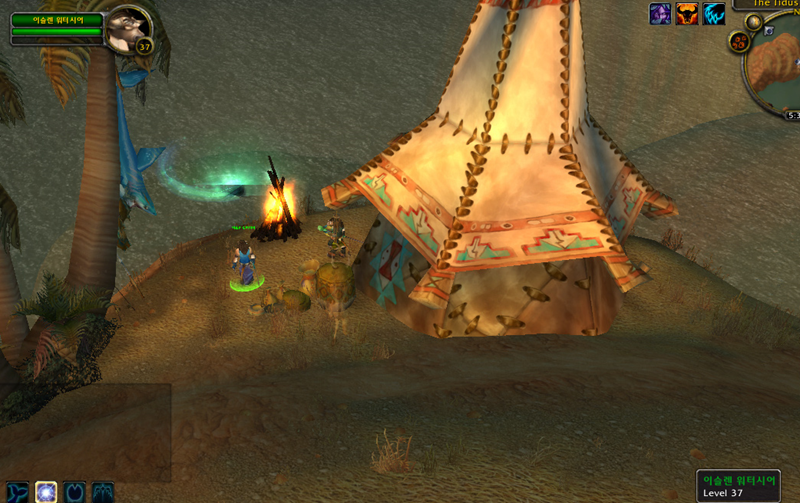Activate the dark blue paw form icon
Image resolution: width=800 pixels, height=503 pixels.
pos(75,492)
